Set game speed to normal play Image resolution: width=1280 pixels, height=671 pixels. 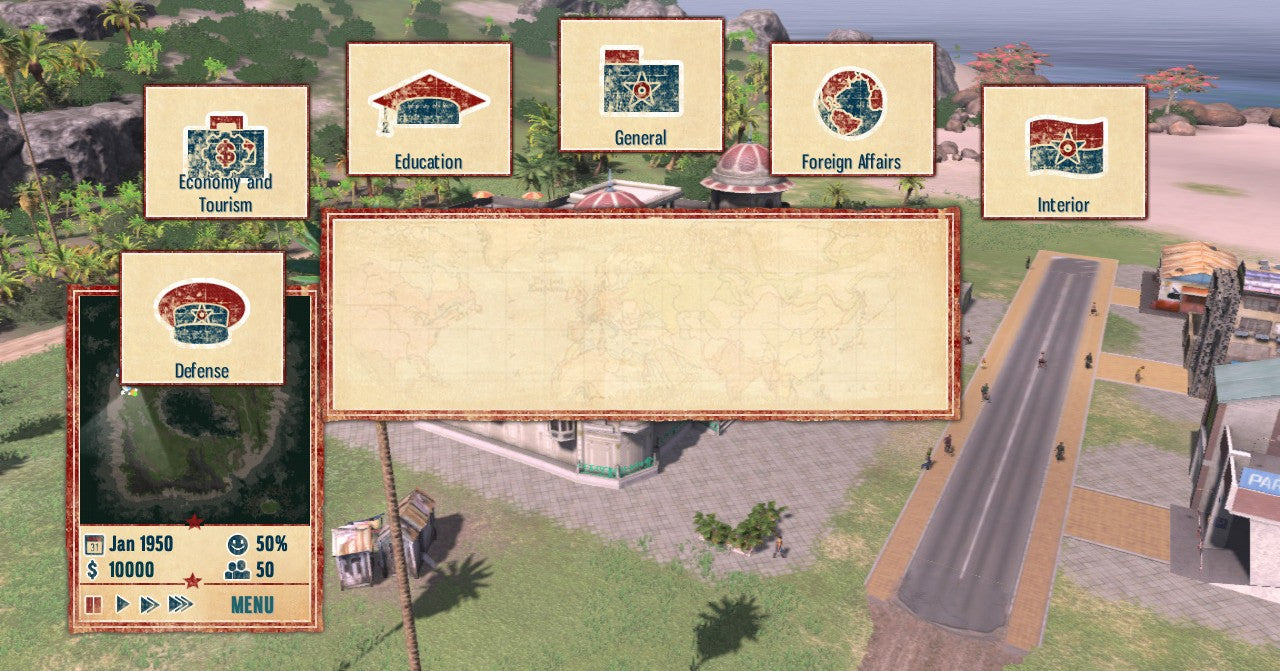tap(123, 604)
